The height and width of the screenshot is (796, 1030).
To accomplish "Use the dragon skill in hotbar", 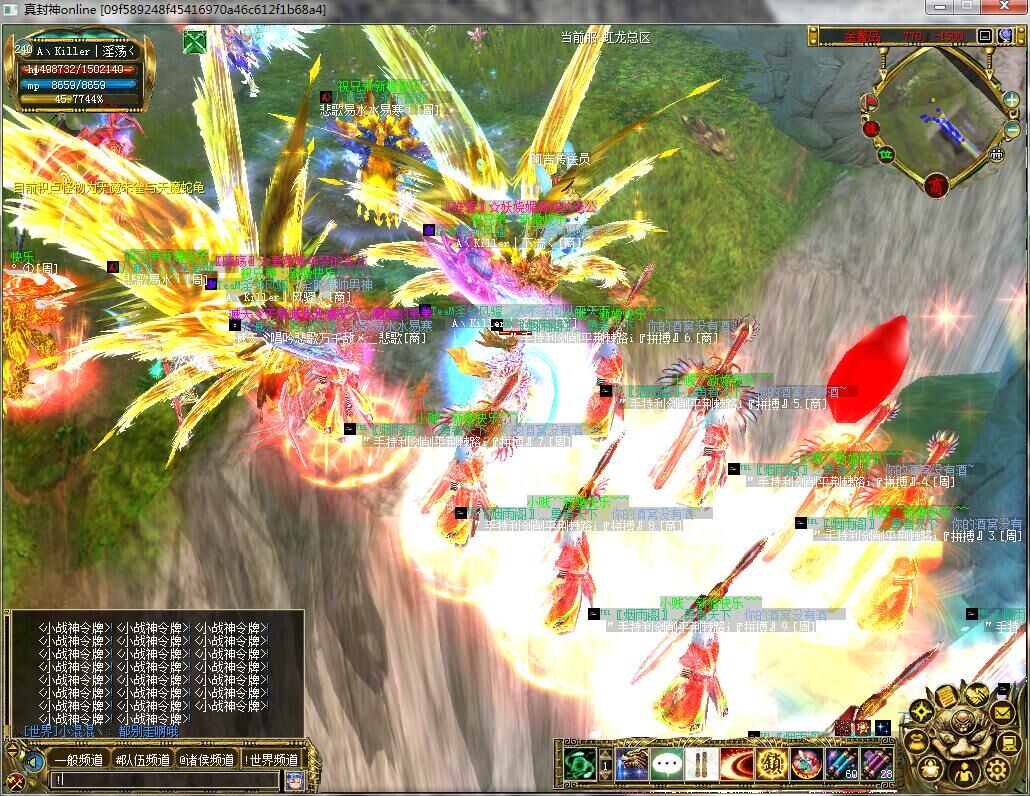I will tap(632, 764).
